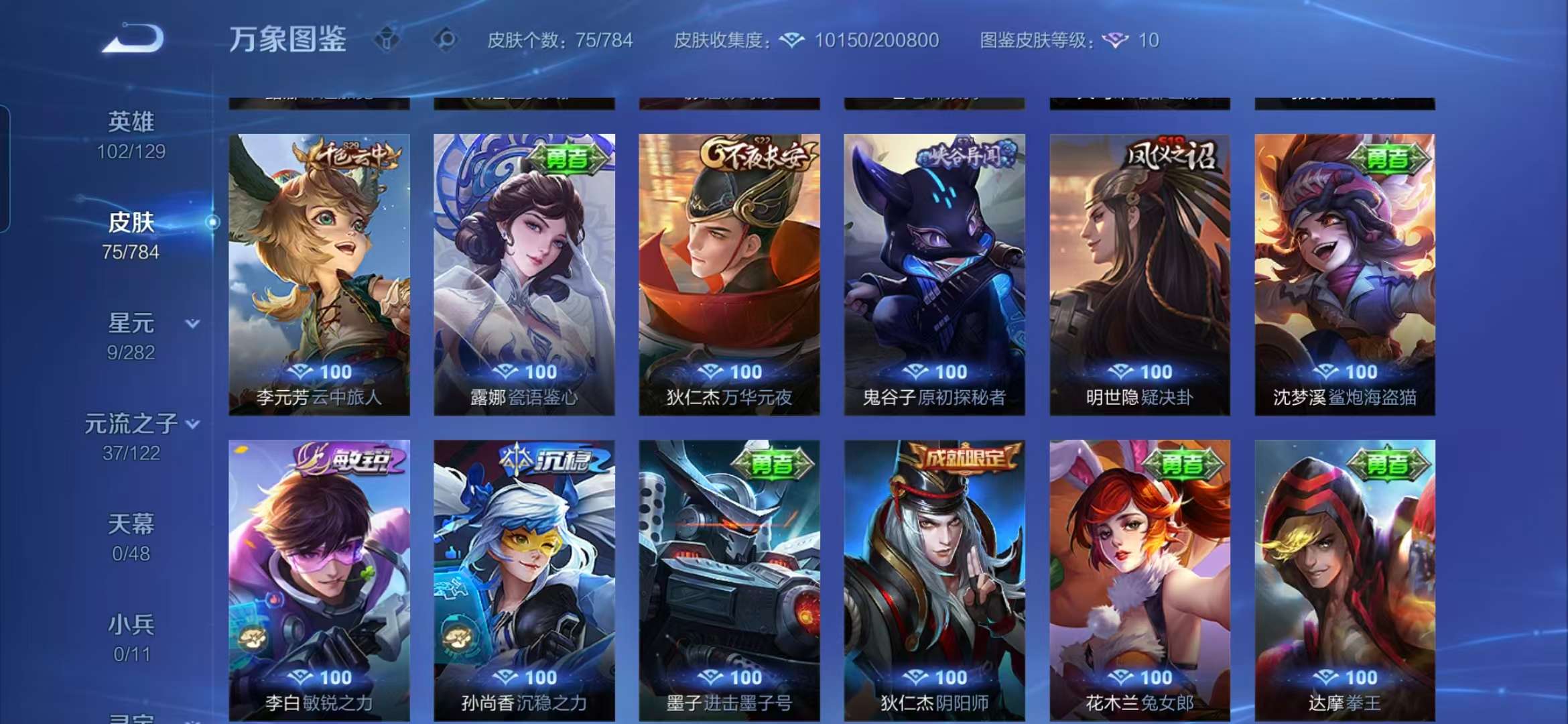Click the gem icon beside 图鉴皮肤等级
1568x724 pixels.
(1113, 42)
